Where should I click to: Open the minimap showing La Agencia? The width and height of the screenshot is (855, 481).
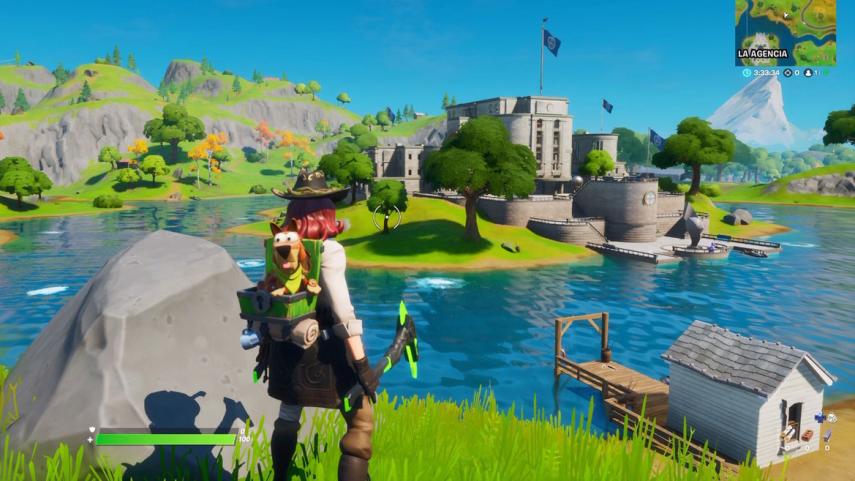click(785, 32)
